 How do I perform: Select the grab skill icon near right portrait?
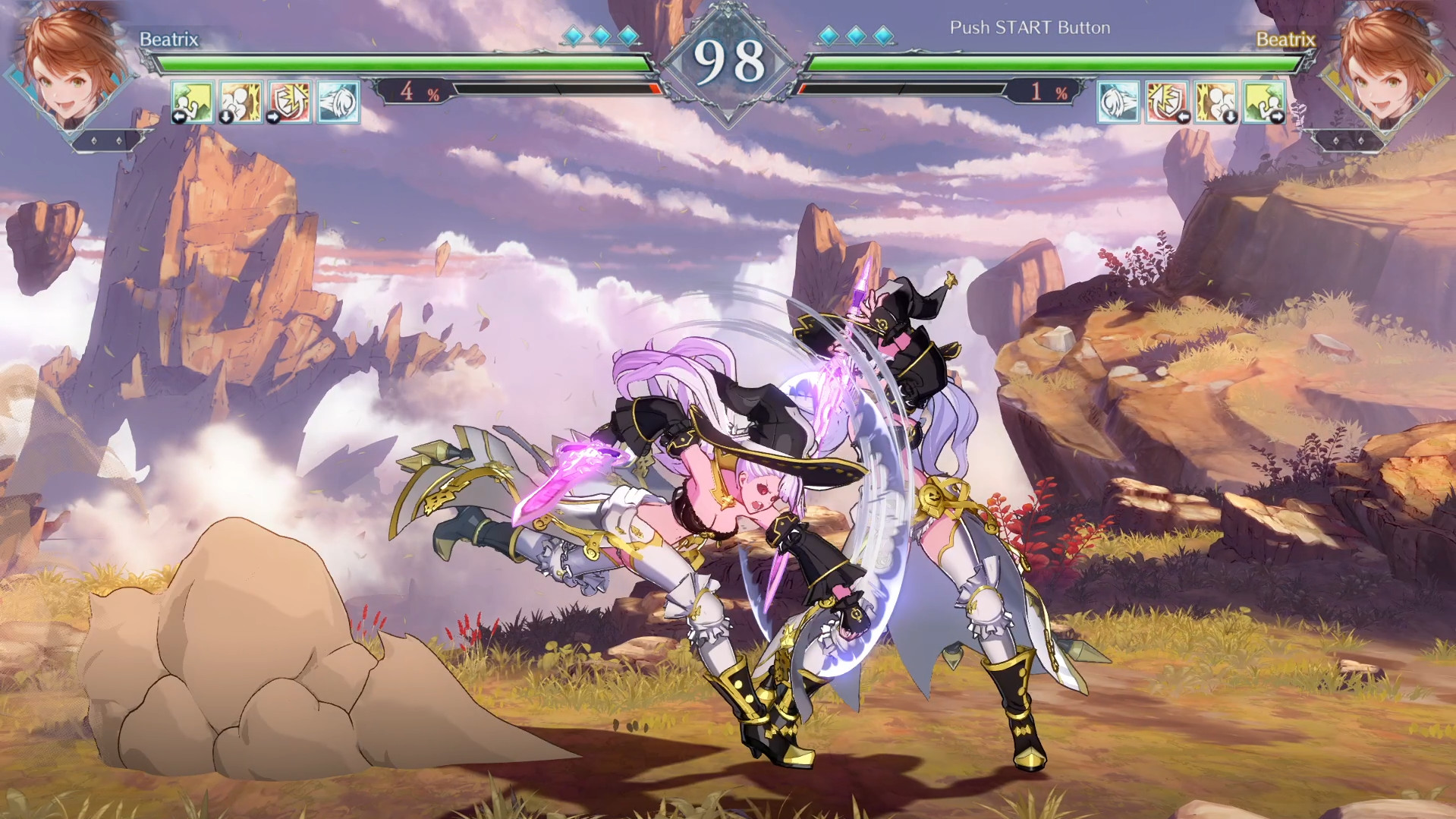1215,103
